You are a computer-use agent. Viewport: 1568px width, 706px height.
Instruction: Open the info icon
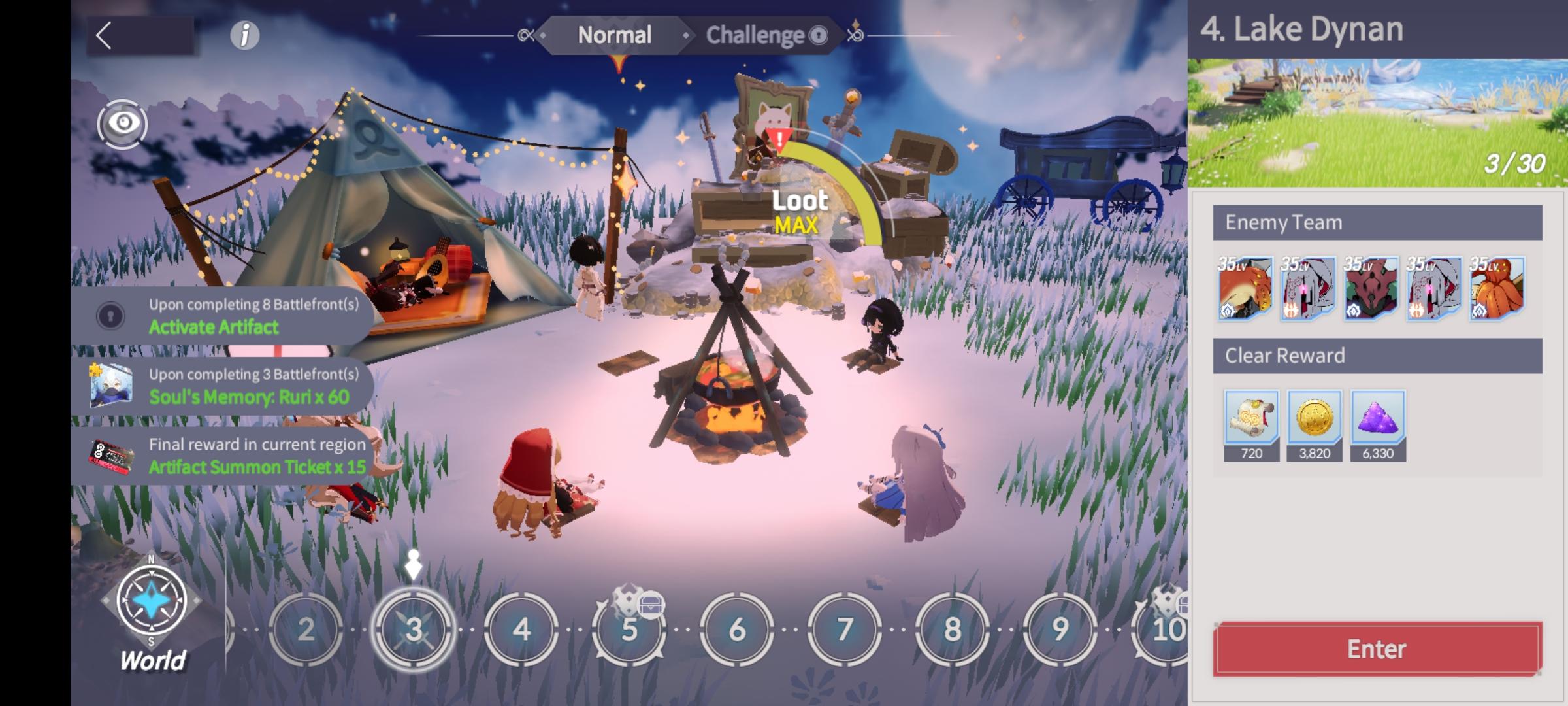(245, 35)
